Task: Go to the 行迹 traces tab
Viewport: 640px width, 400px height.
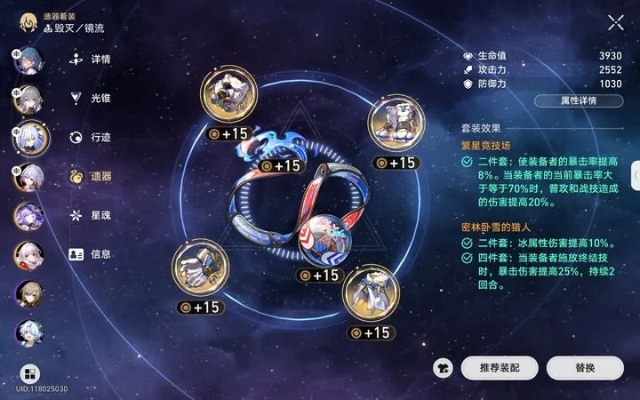Action: (89, 137)
